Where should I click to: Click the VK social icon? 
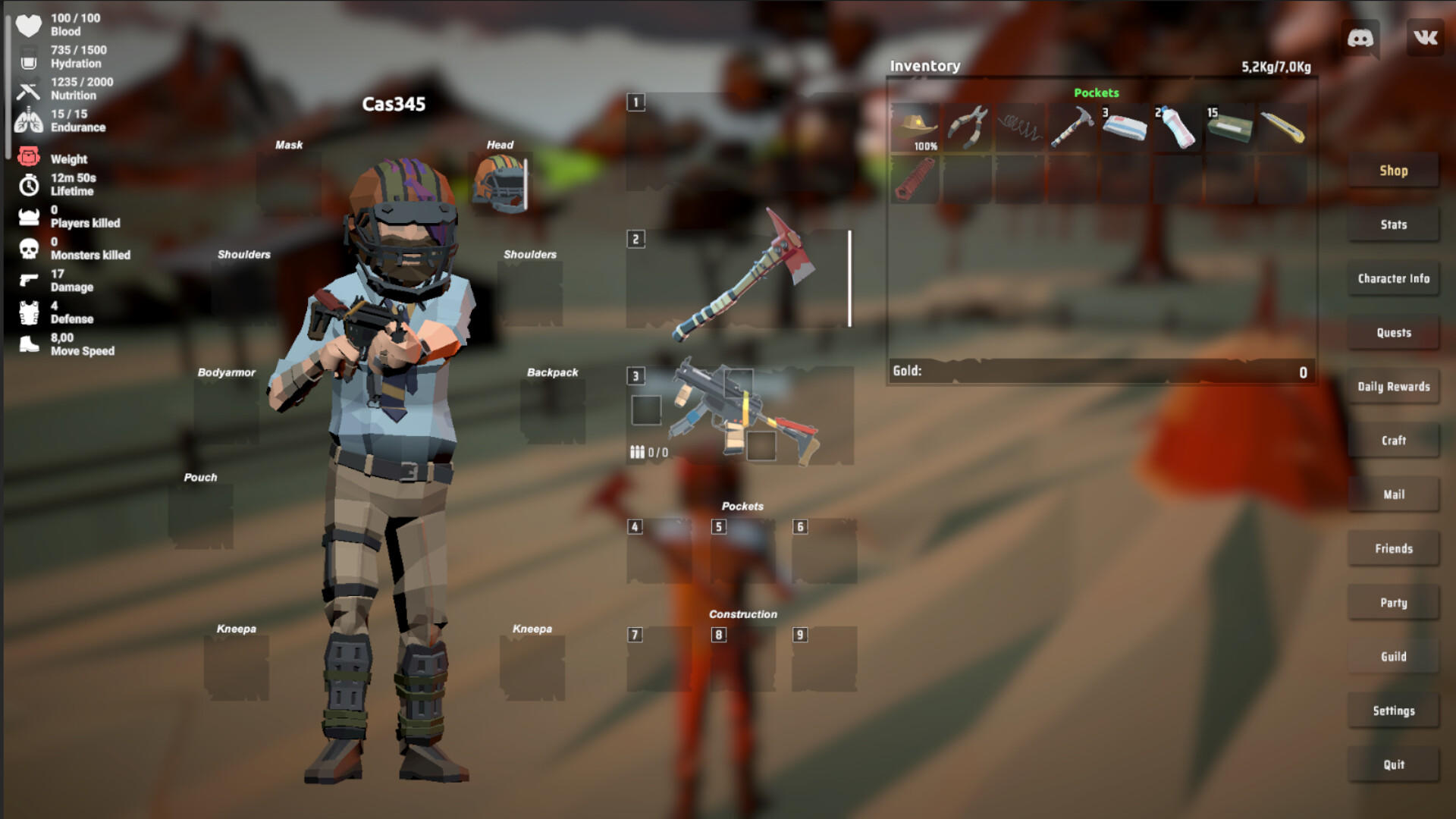[1424, 36]
